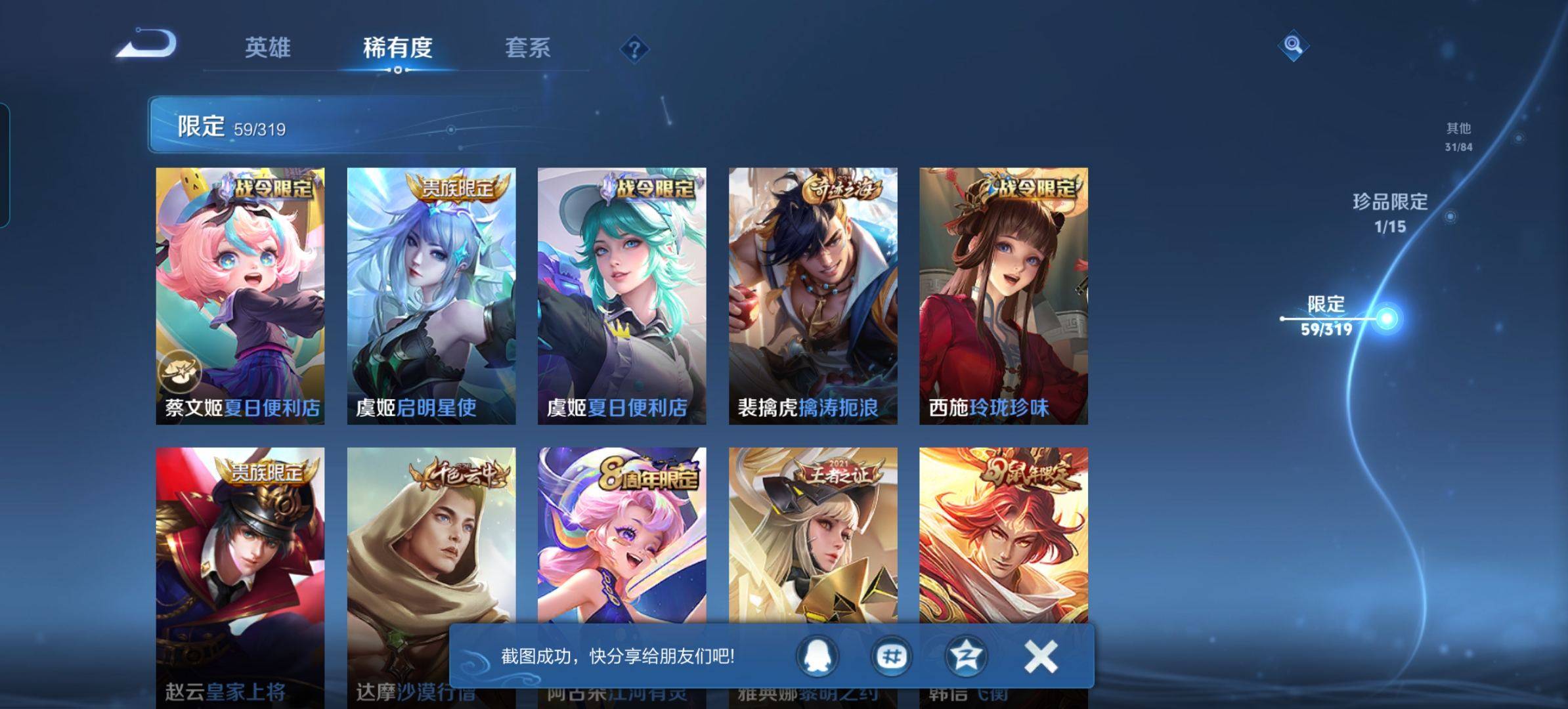Image resolution: width=1568 pixels, height=709 pixels.
Task: Close the screenshot share popup
Action: tap(1041, 656)
